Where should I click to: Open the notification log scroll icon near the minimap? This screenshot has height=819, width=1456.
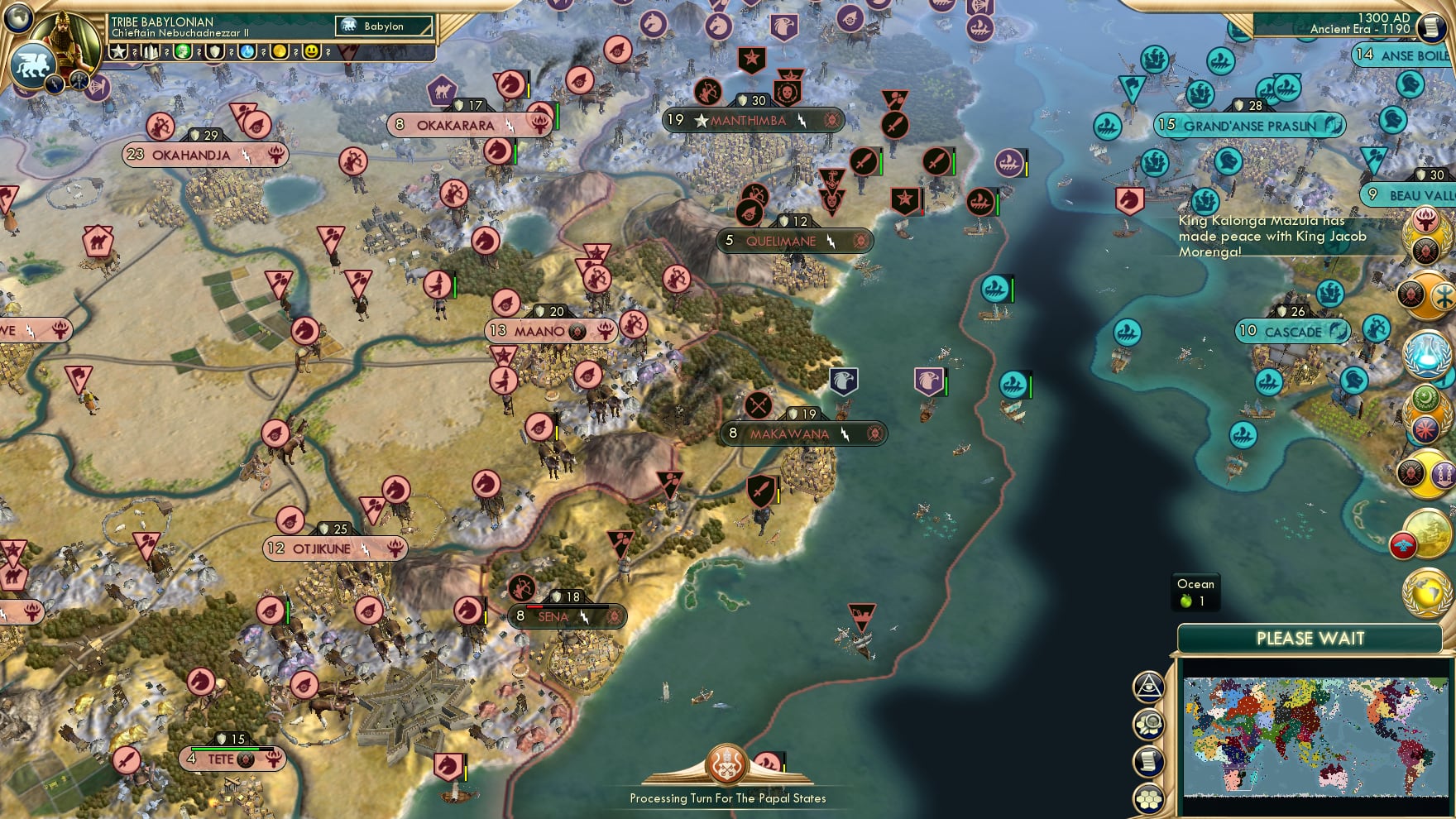point(1148,759)
